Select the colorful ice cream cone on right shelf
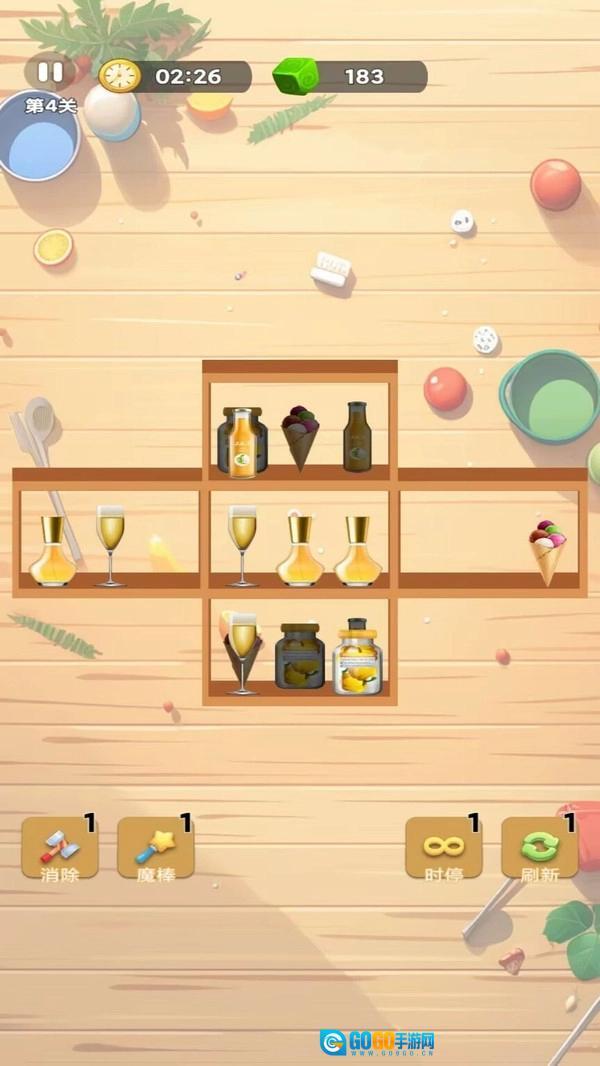The width and height of the screenshot is (600, 1066). tap(547, 551)
